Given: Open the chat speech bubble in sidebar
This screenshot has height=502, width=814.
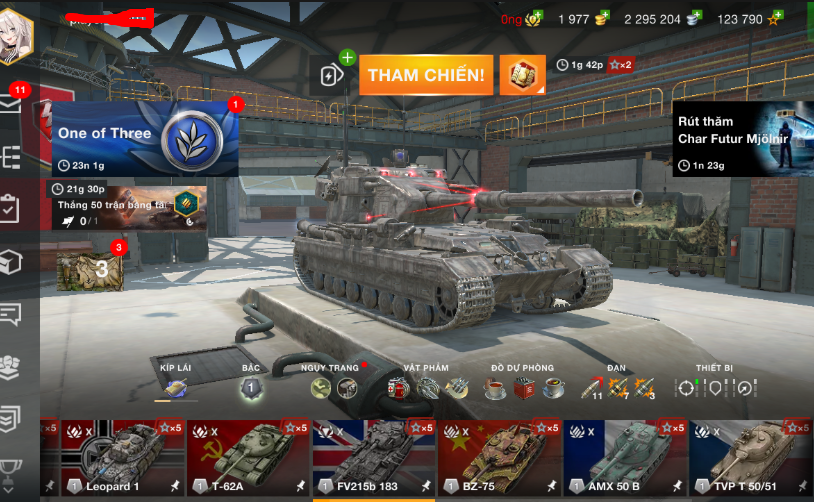Looking at the screenshot, I should (x=11, y=314).
